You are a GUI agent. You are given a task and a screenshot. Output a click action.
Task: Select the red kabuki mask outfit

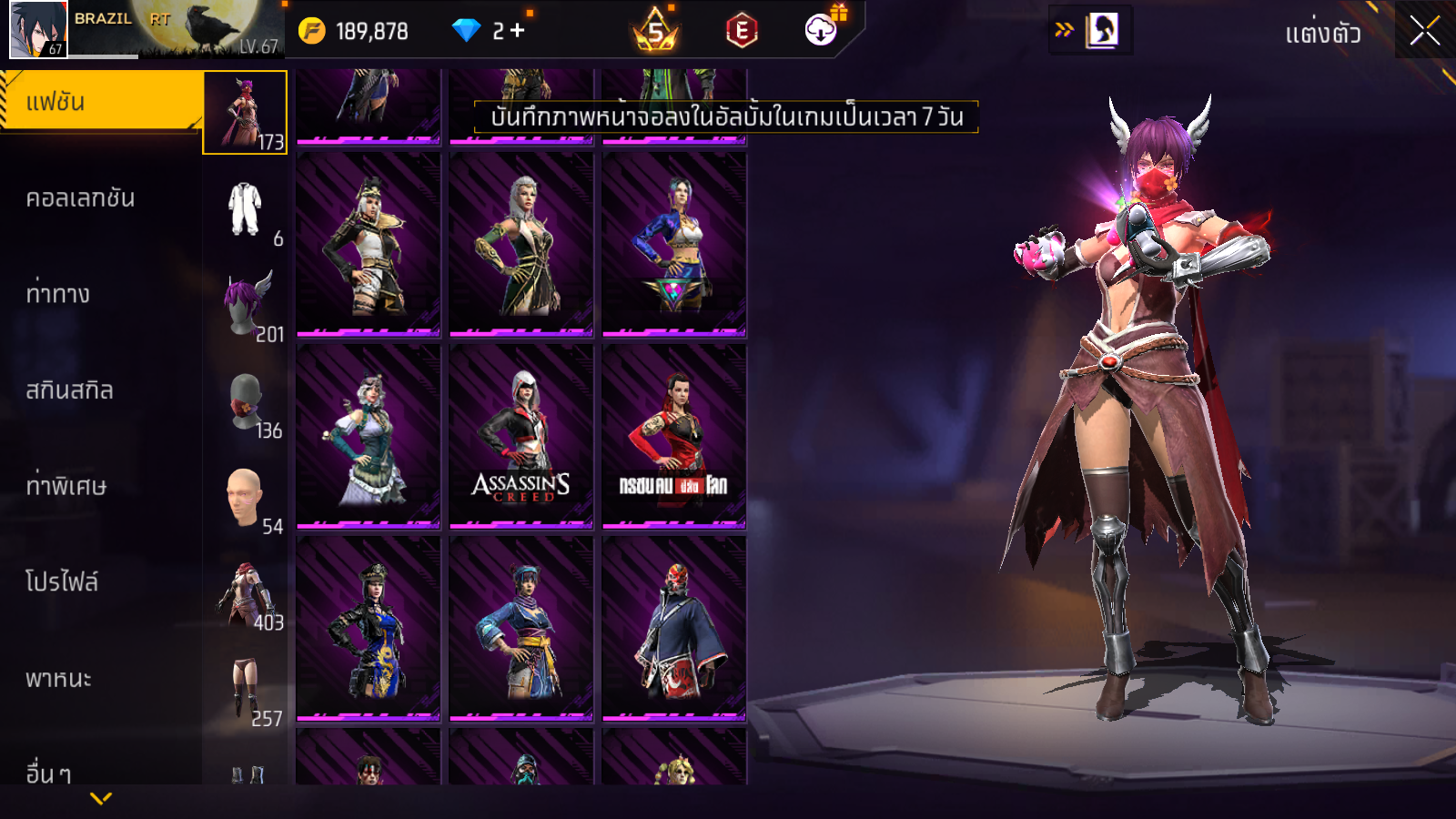click(673, 628)
